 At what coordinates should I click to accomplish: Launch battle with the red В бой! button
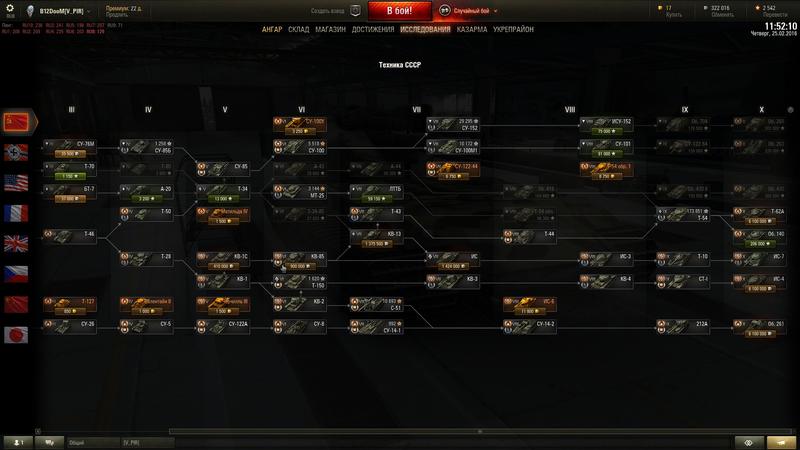coord(401,10)
